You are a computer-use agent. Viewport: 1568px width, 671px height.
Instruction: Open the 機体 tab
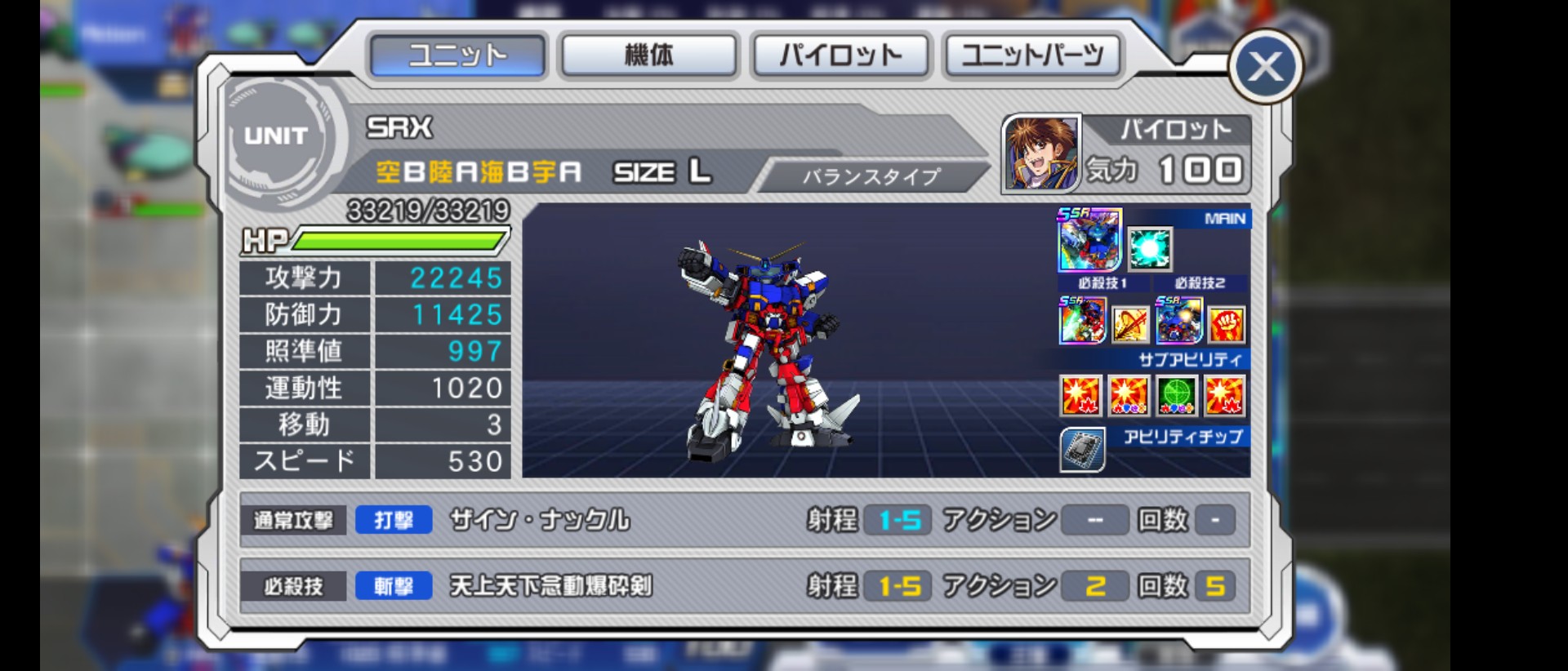pyautogui.click(x=648, y=56)
